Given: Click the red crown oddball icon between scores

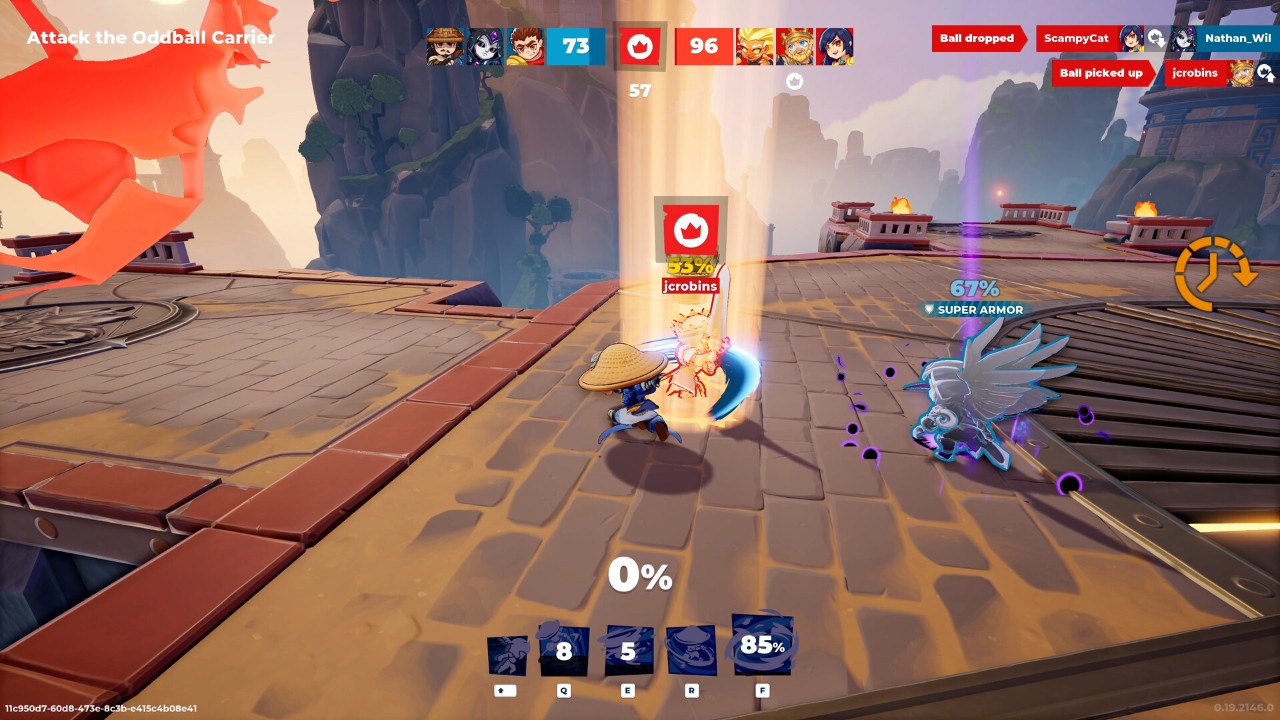Looking at the screenshot, I should (x=640, y=46).
